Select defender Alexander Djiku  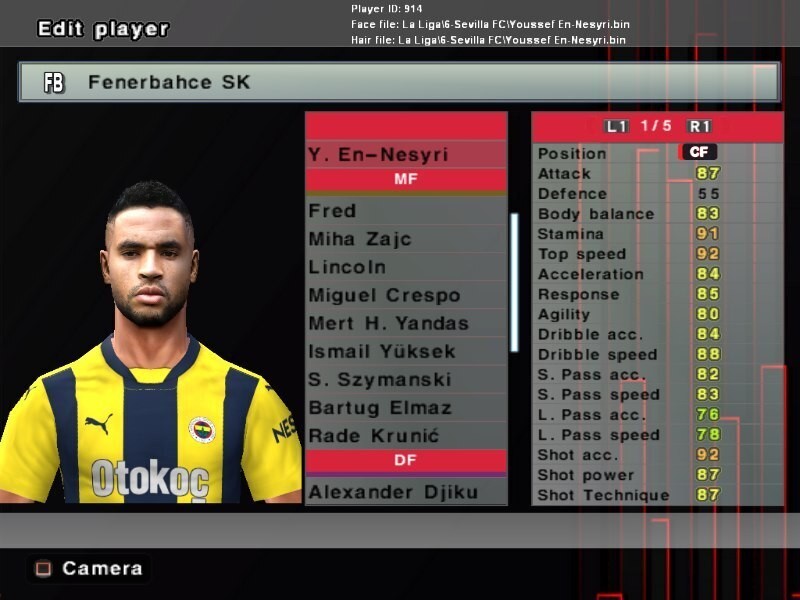click(x=405, y=491)
